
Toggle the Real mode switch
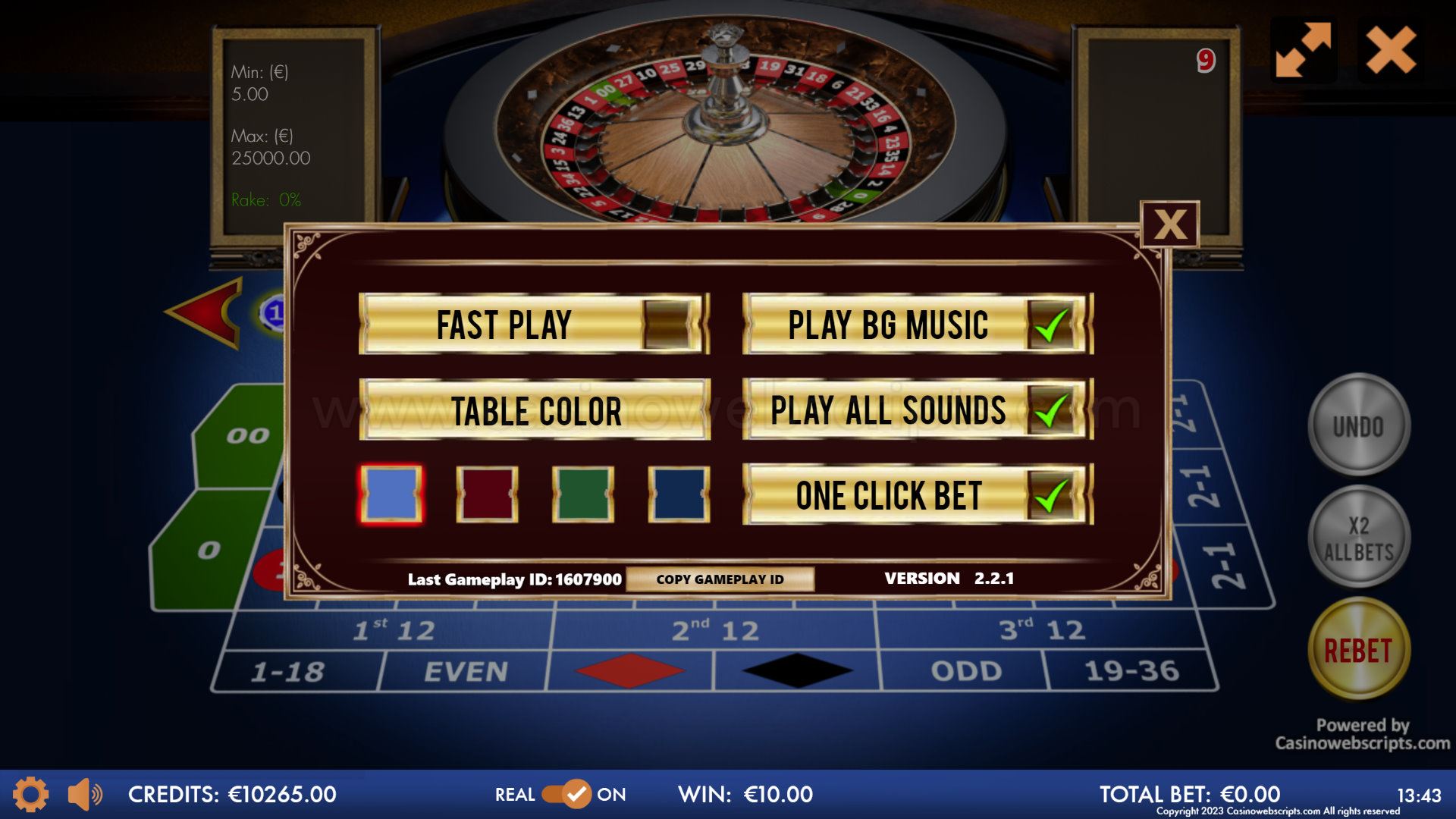tap(566, 794)
